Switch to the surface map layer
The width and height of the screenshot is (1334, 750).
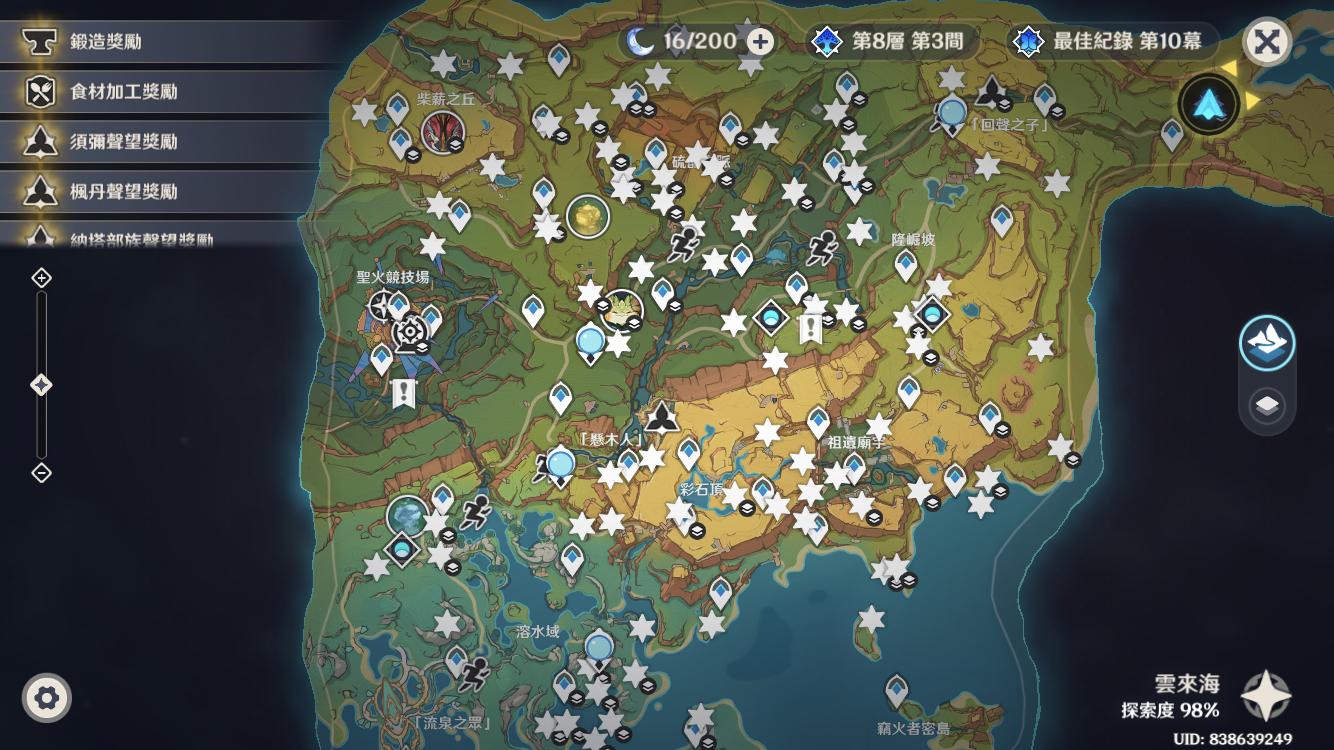[x=1267, y=344]
